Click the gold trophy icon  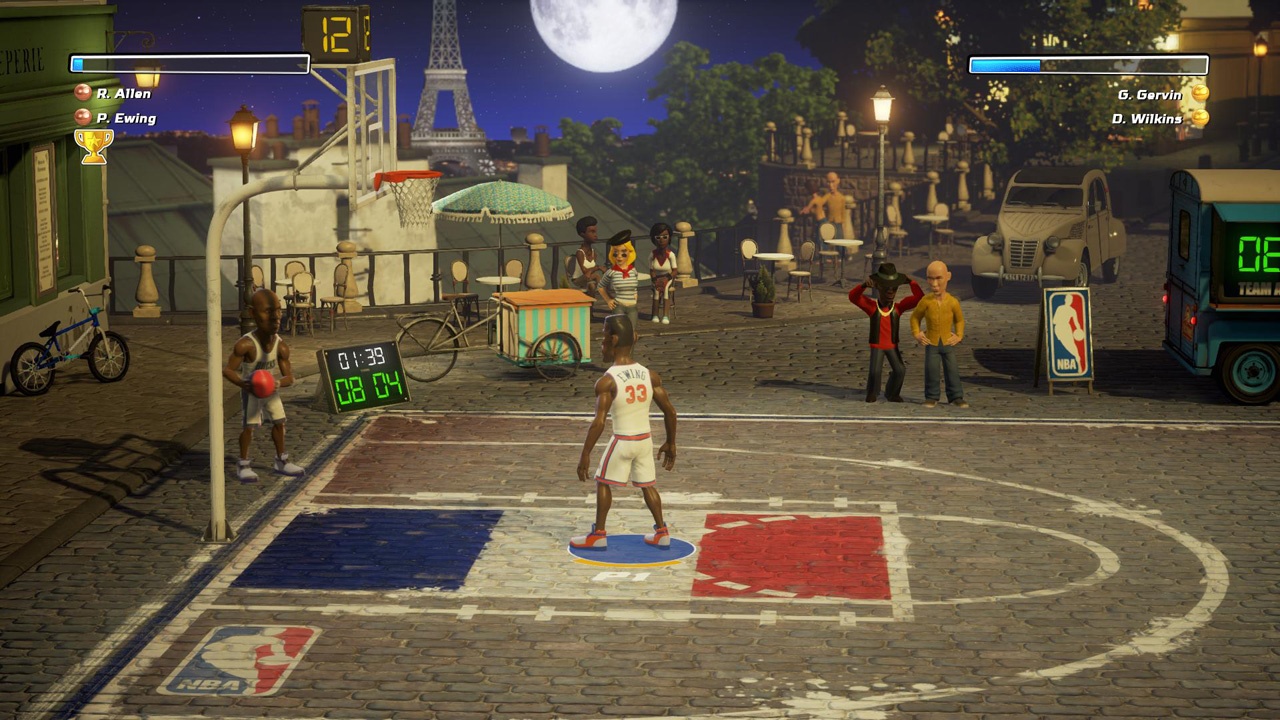tap(93, 146)
